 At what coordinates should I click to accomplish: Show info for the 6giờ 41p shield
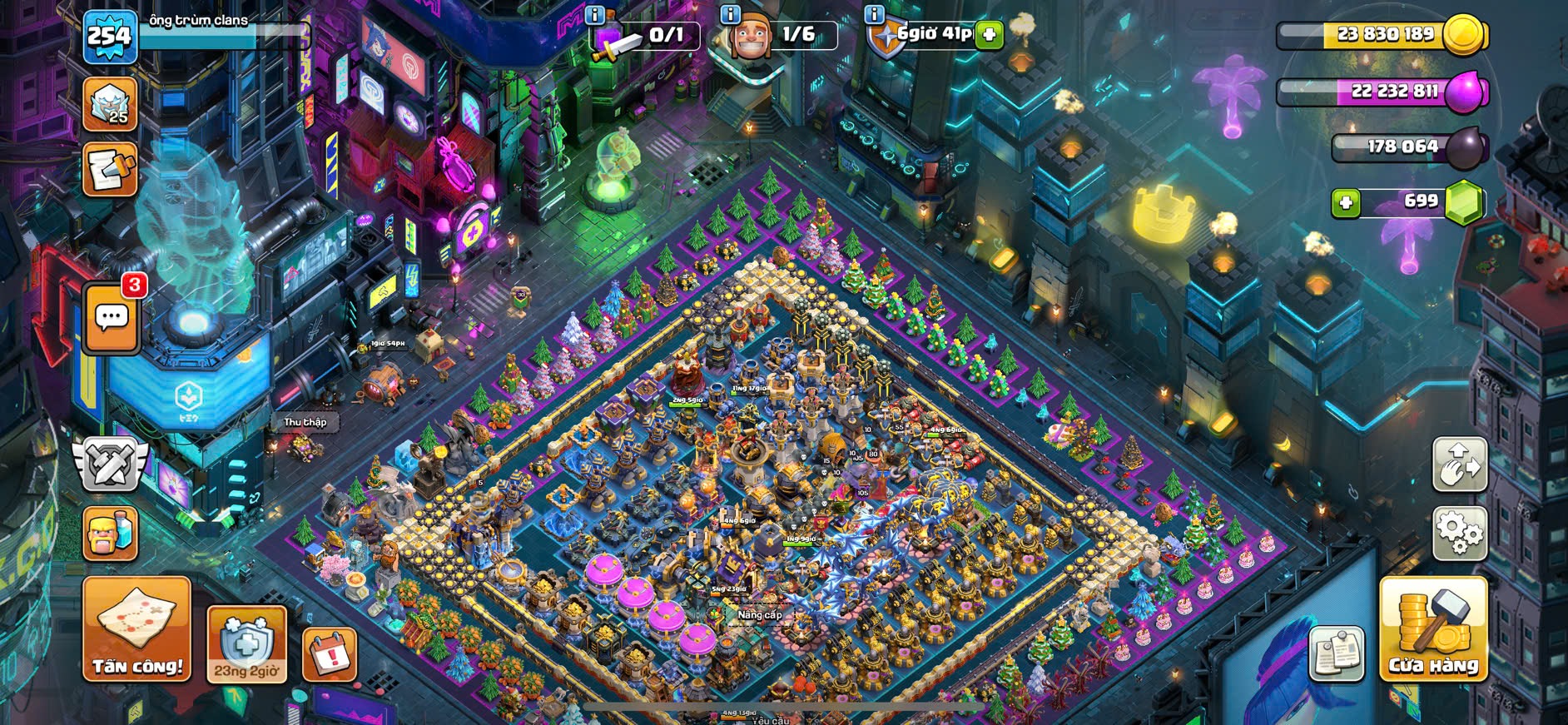point(874,14)
